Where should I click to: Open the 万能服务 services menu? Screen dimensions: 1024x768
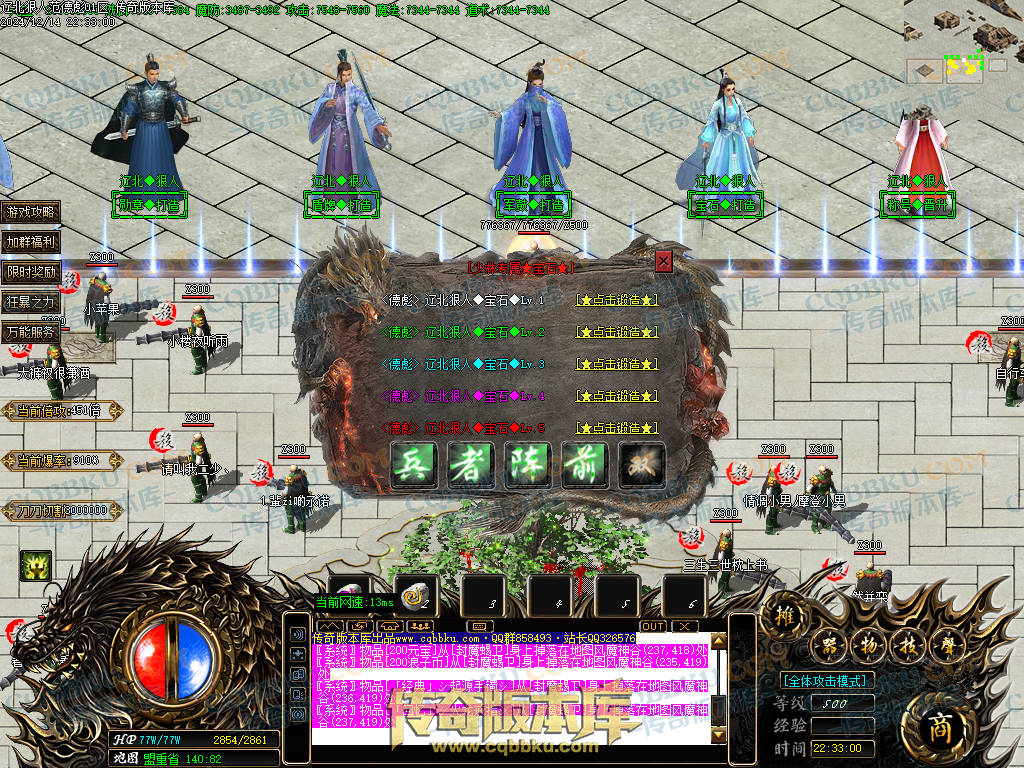click(31, 332)
